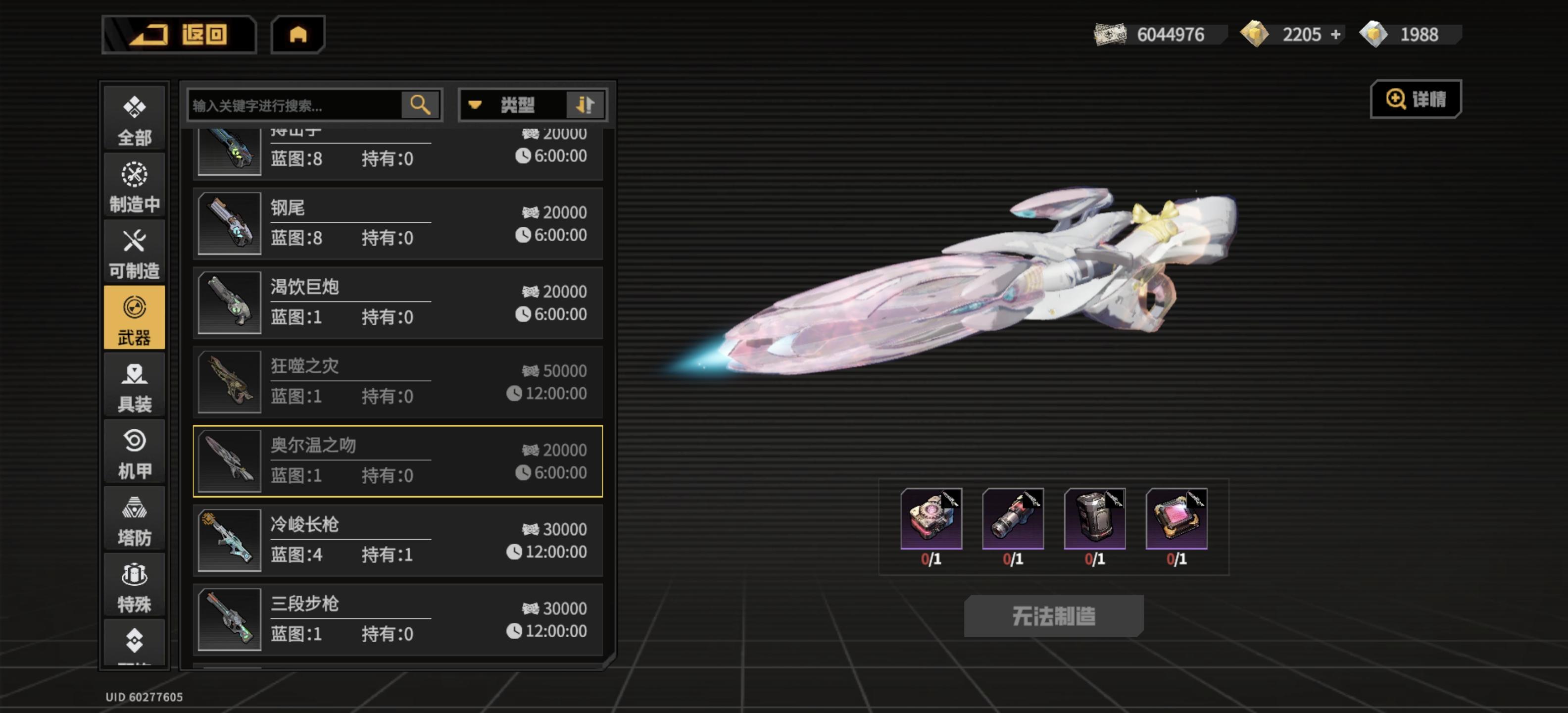Select the 冷峻长枪 blueprint row
Viewport: 1568px width, 713px height.
tap(397, 540)
